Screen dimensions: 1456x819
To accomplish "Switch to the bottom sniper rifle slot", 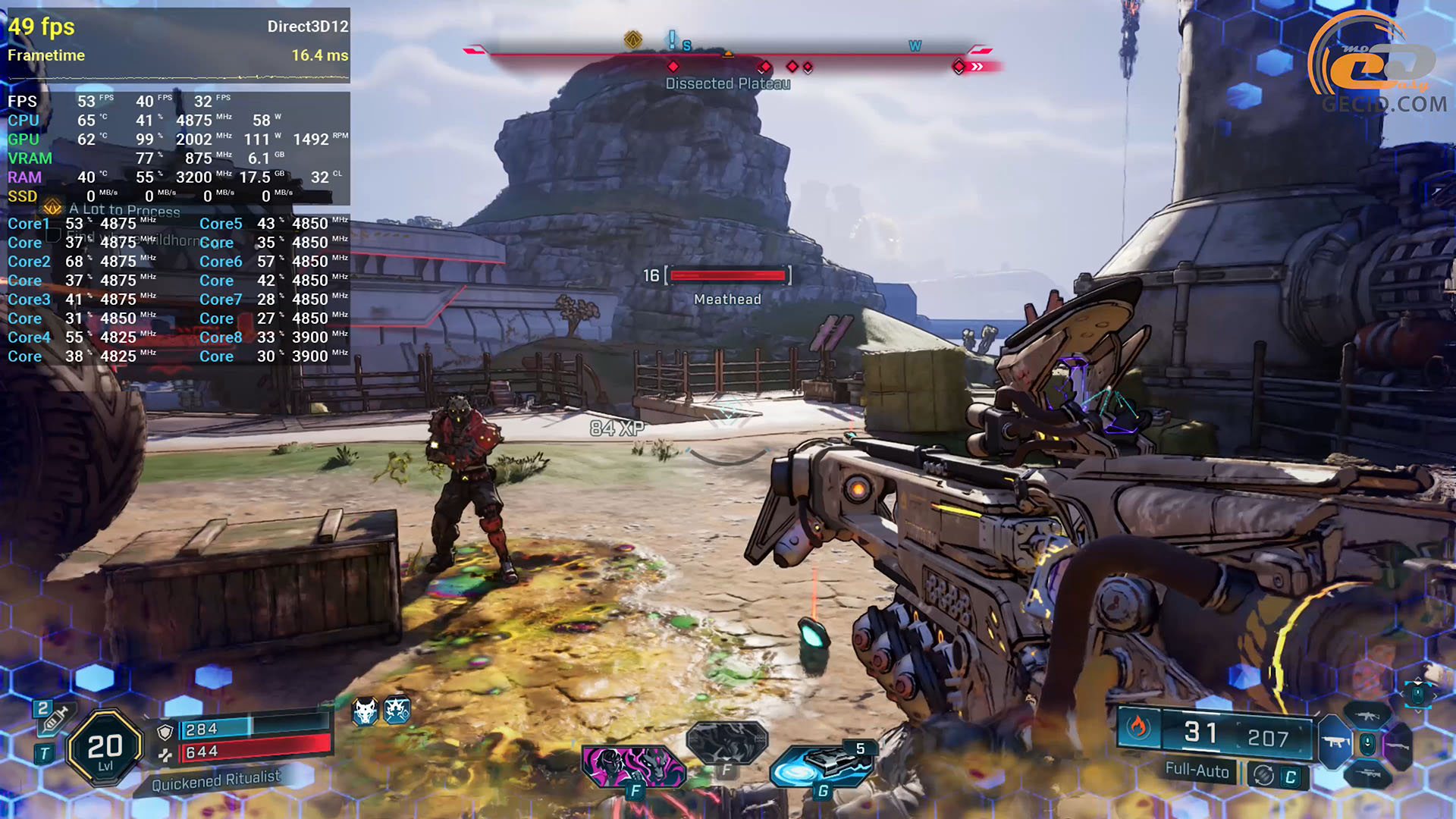I will (x=1367, y=773).
